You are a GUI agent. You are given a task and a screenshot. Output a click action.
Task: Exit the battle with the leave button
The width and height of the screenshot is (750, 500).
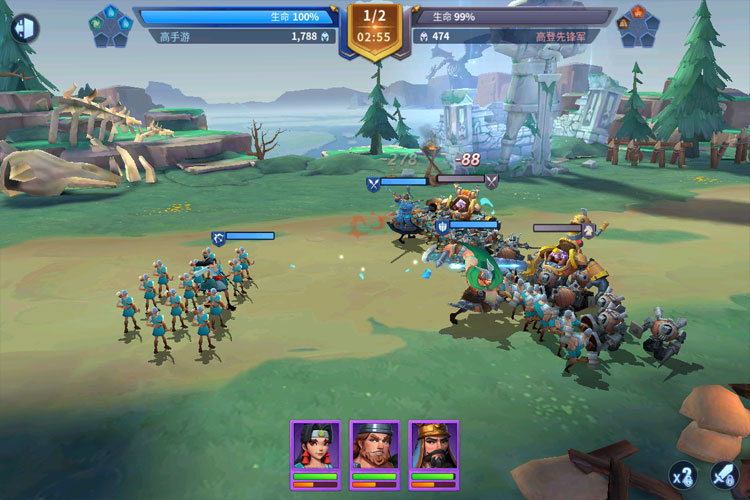[x=23, y=28]
